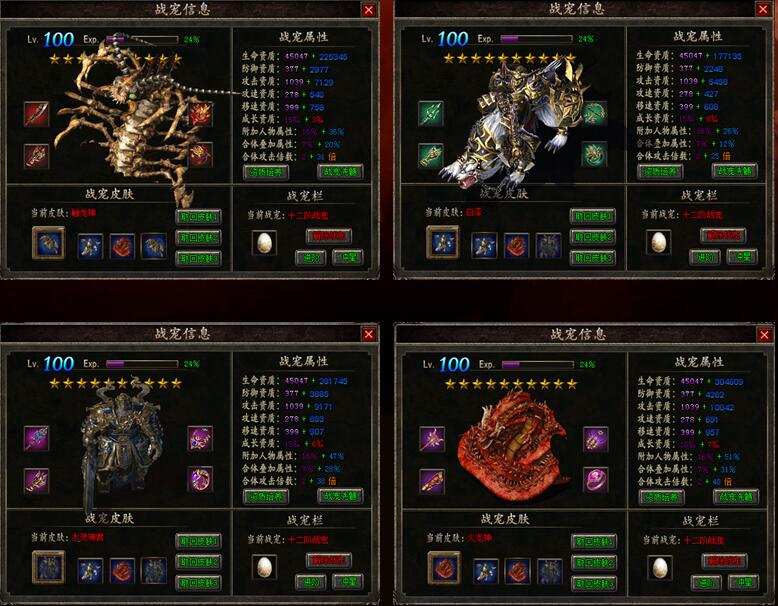Select the gold-framed red dragon skin thumbnail

click(x=444, y=568)
